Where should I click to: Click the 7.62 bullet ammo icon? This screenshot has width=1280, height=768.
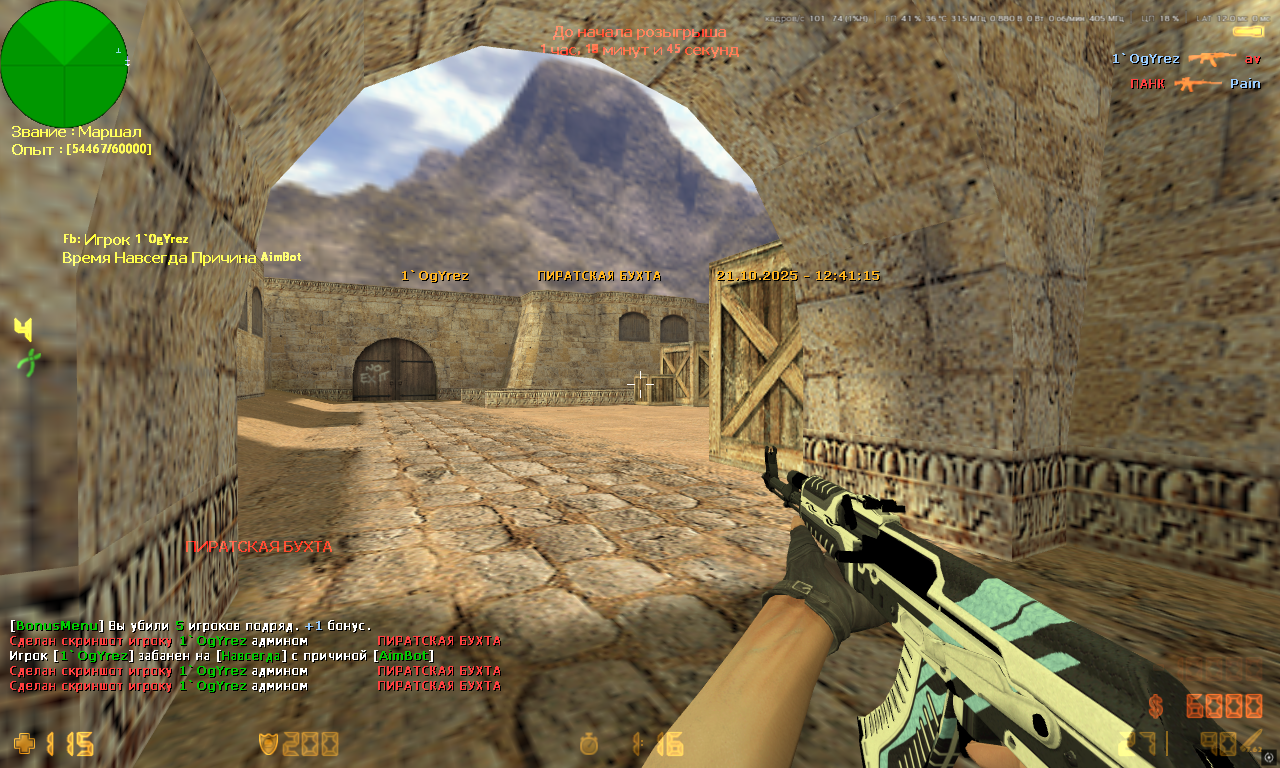click(x=1253, y=741)
